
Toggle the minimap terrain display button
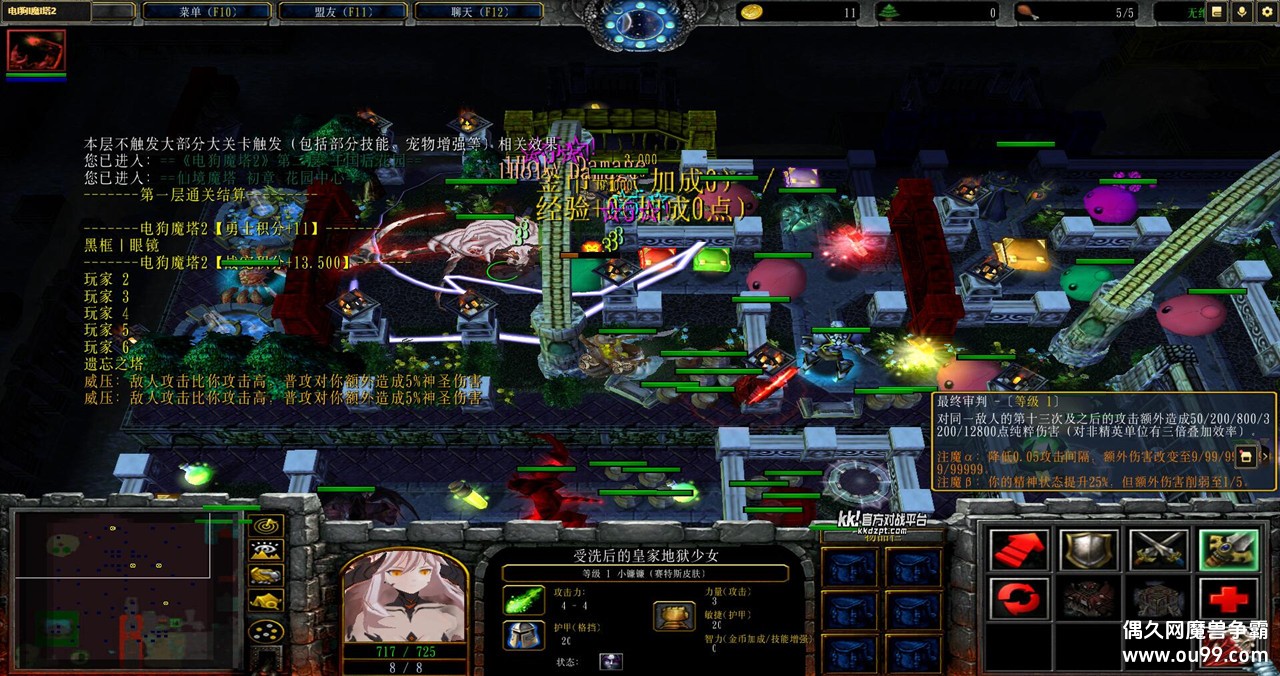266,550
